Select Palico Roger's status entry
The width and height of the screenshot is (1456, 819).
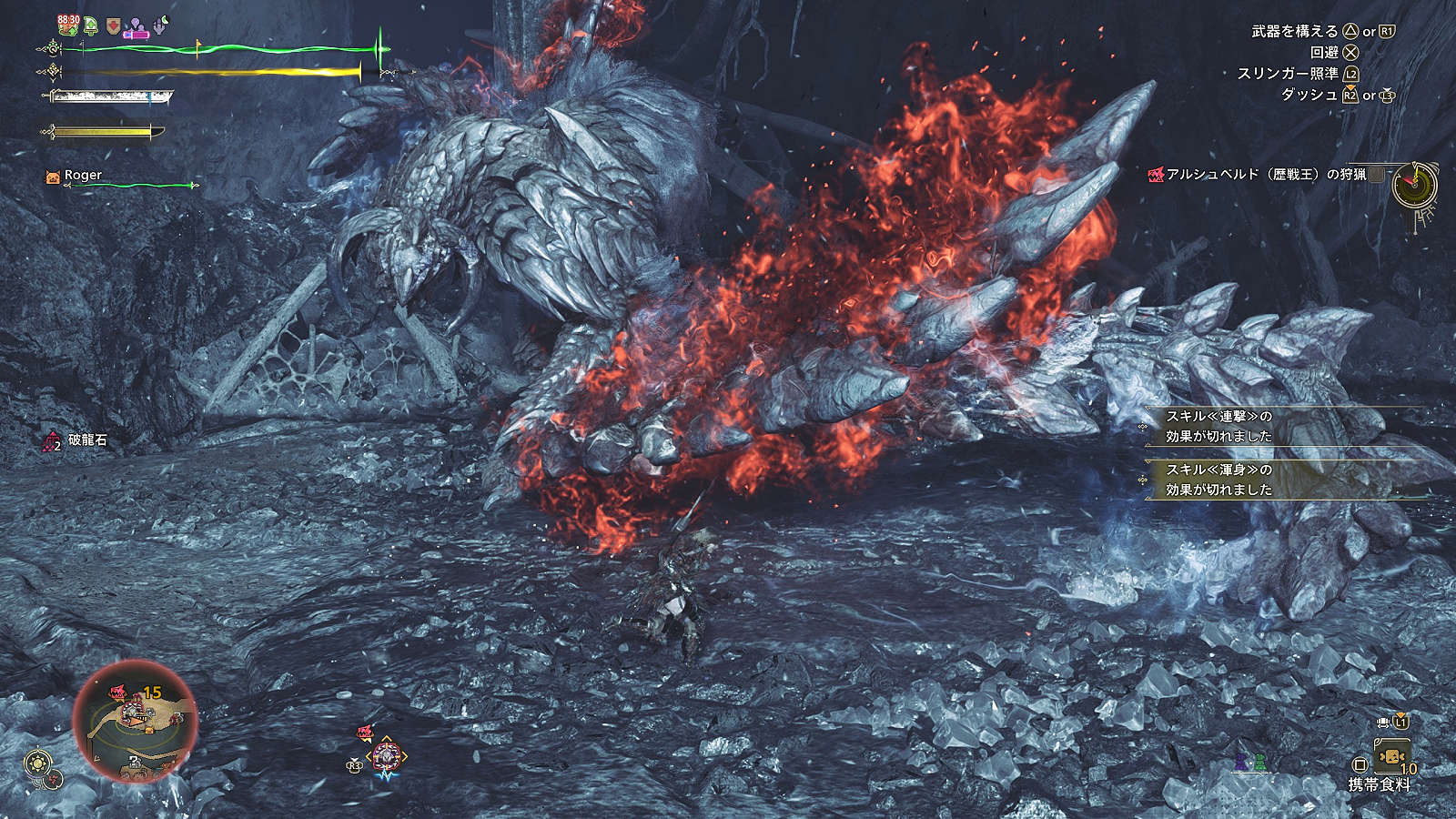point(82,176)
